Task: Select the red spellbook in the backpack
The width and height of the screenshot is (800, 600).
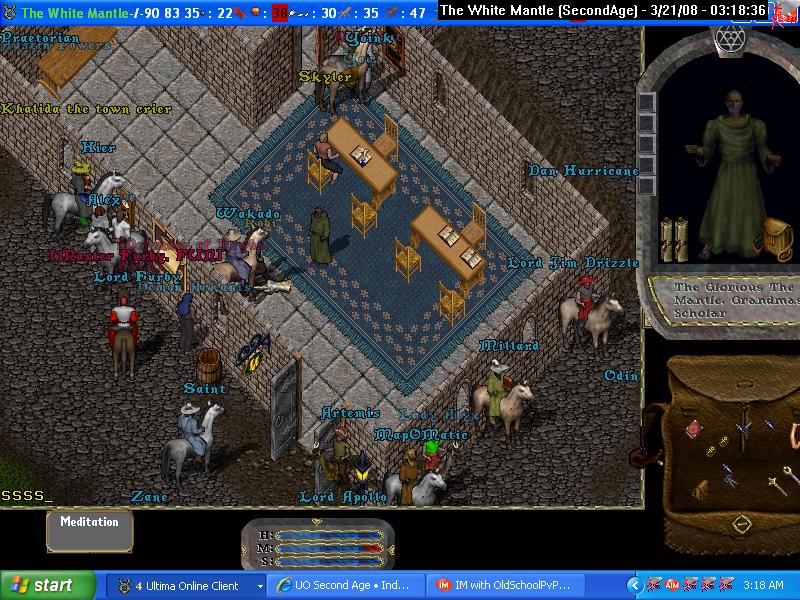Action: click(693, 430)
